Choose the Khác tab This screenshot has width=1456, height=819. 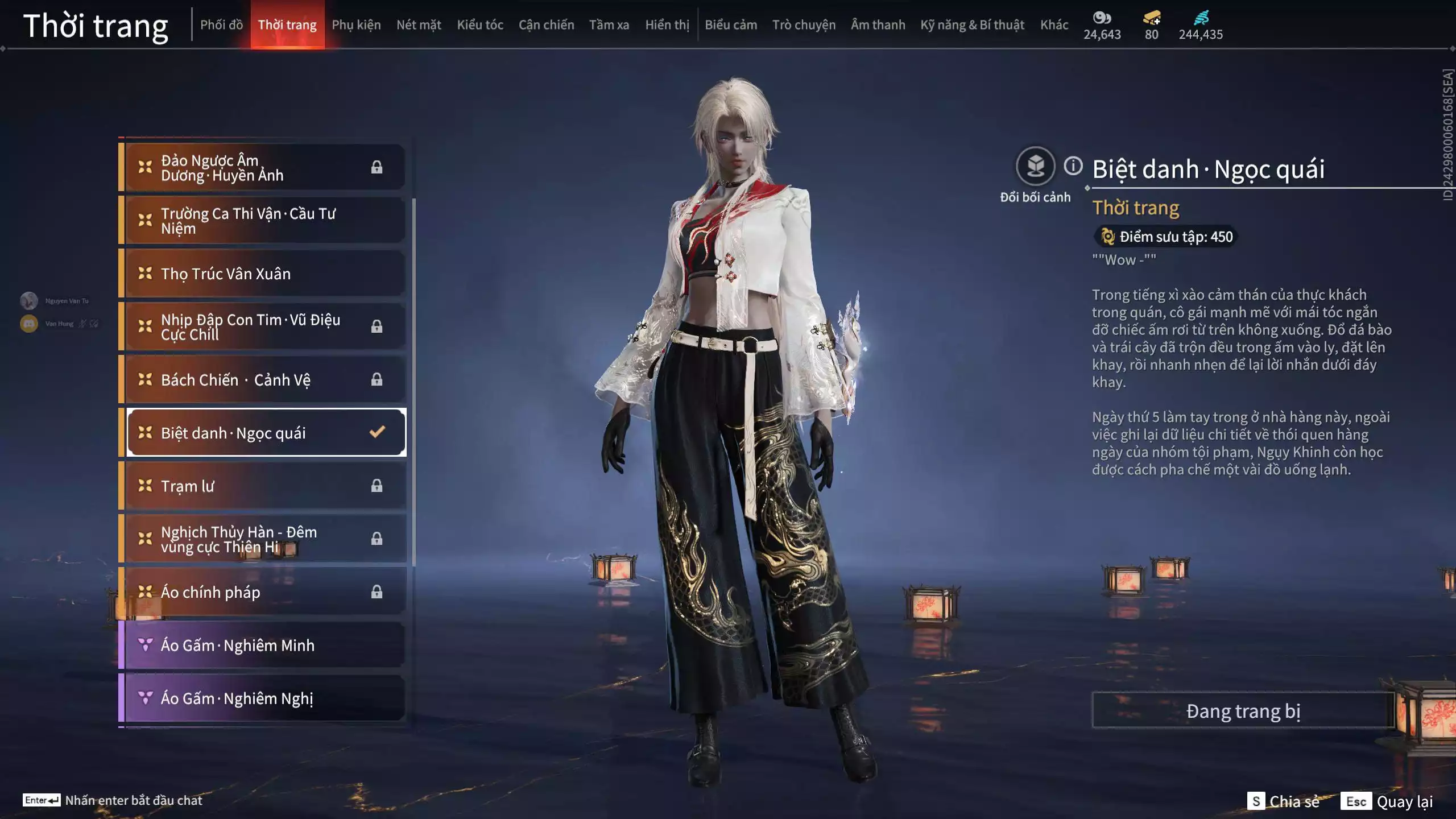point(1054,25)
